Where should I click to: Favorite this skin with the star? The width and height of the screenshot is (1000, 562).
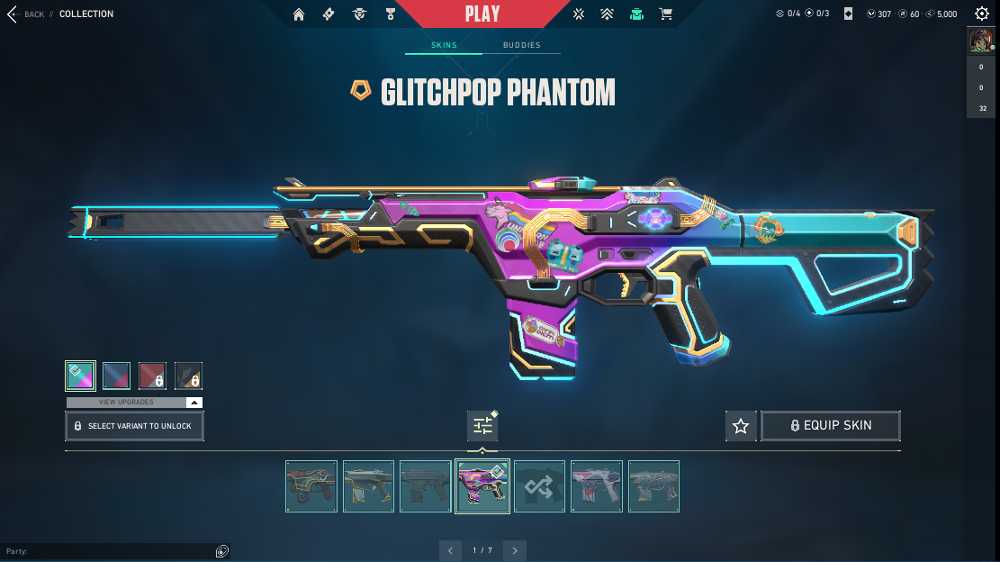click(x=740, y=426)
